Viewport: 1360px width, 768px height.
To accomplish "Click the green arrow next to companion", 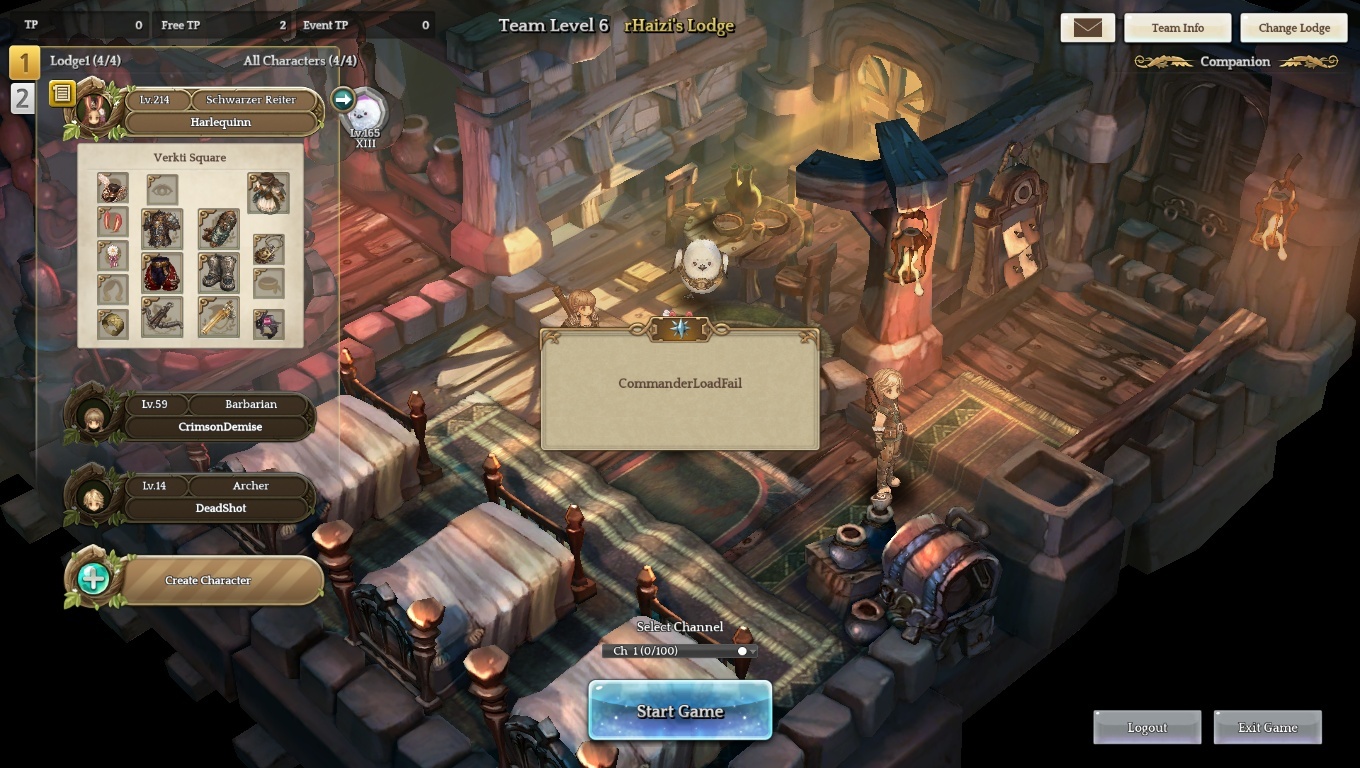I will 343,99.
